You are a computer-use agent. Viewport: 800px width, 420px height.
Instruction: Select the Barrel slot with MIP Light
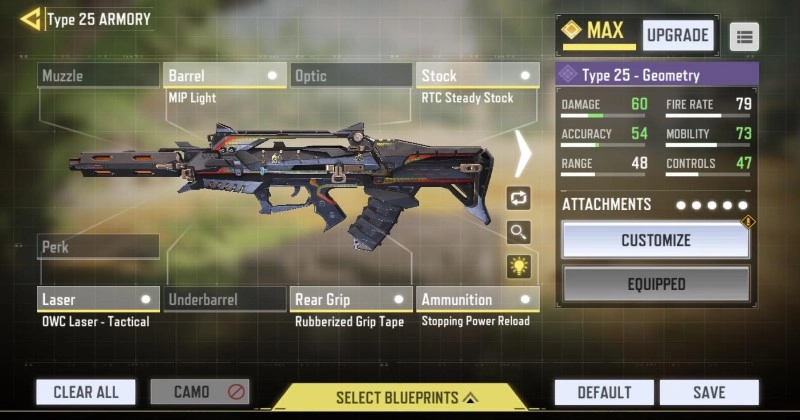(x=224, y=76)
